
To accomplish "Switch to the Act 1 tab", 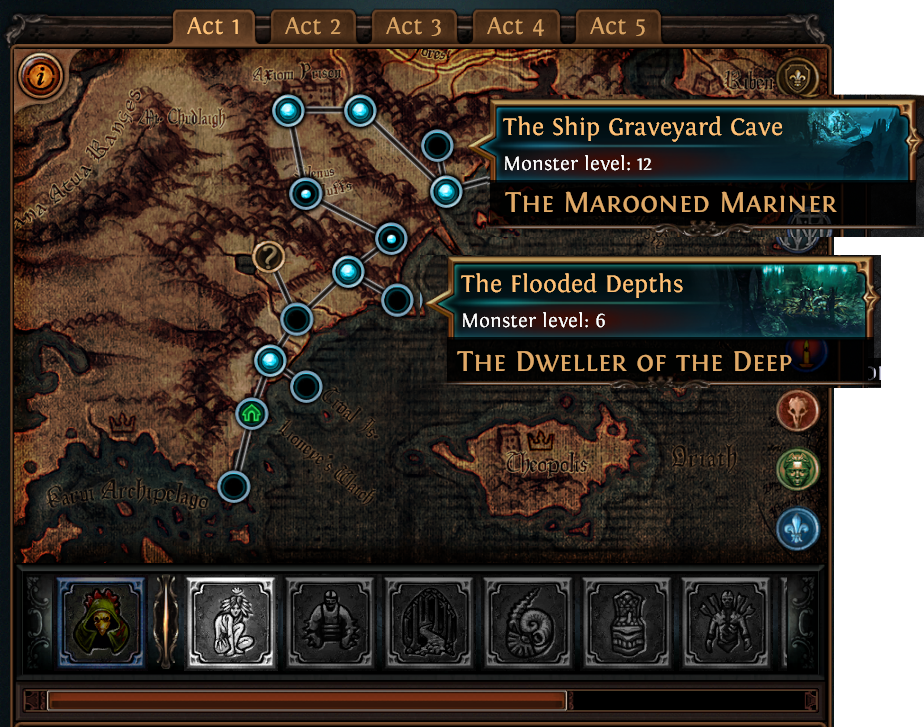I will tap(213, 27).
